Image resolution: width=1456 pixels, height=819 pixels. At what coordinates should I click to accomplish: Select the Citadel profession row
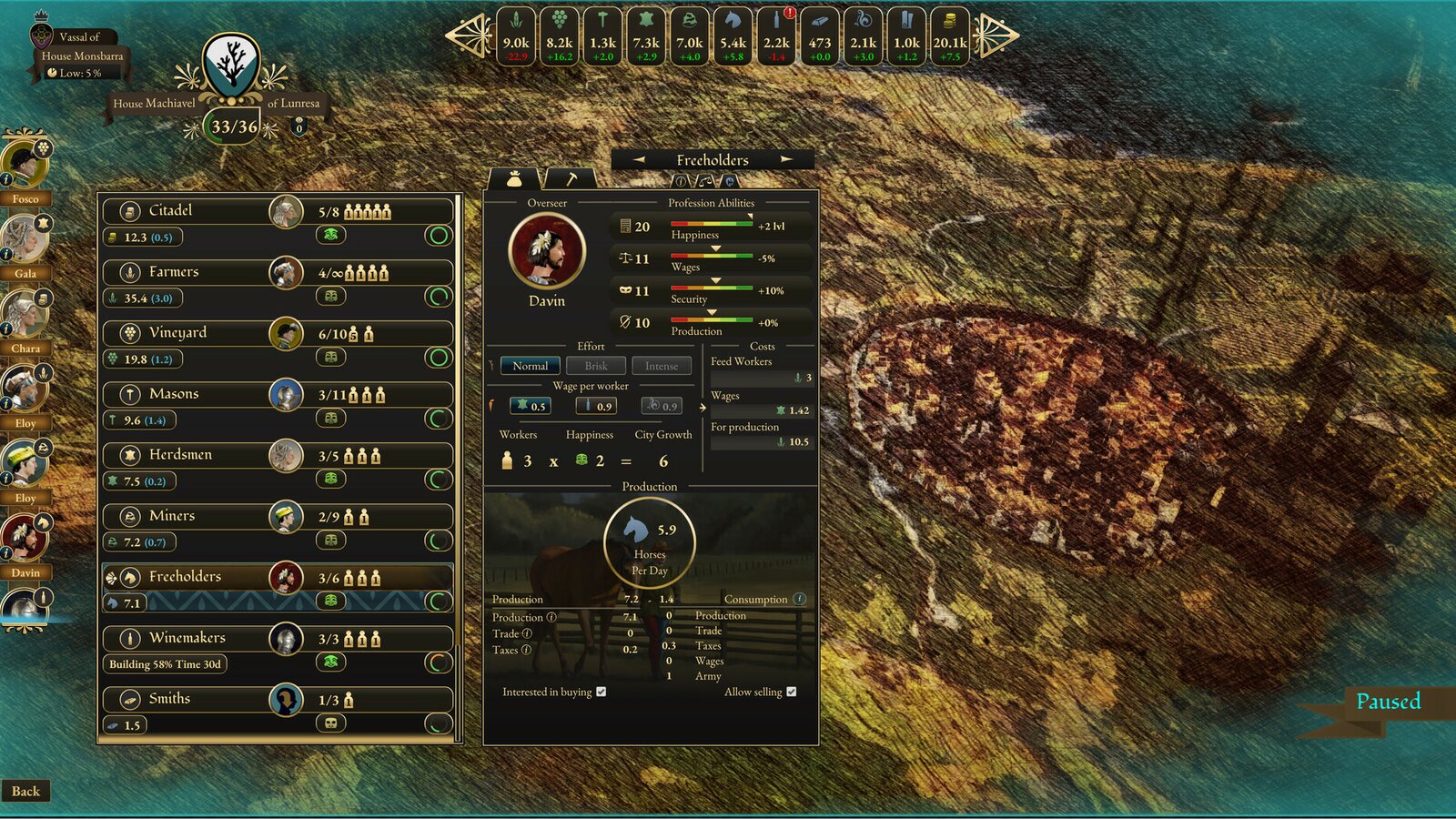[x=171, y=211]
